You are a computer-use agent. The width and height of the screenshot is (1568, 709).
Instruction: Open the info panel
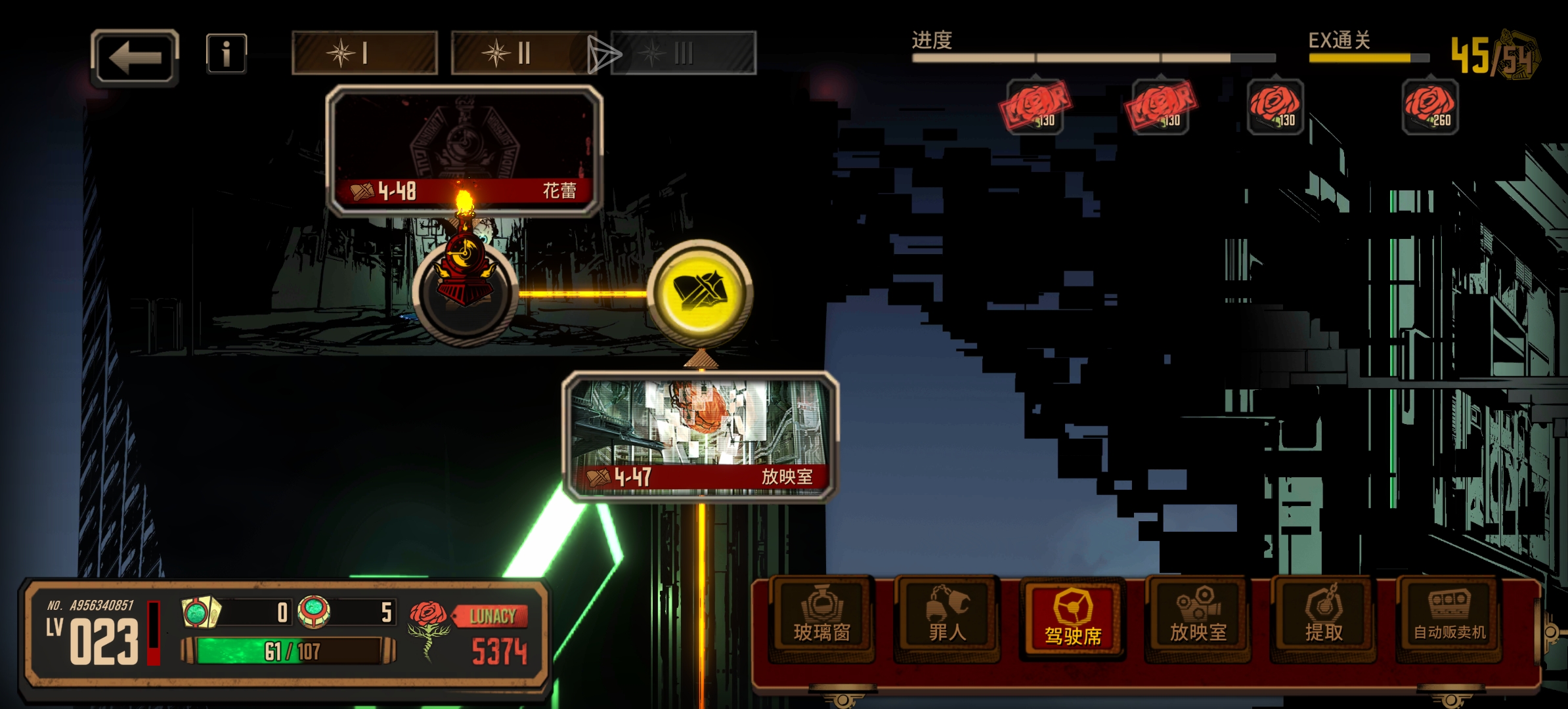click(226, 54)
